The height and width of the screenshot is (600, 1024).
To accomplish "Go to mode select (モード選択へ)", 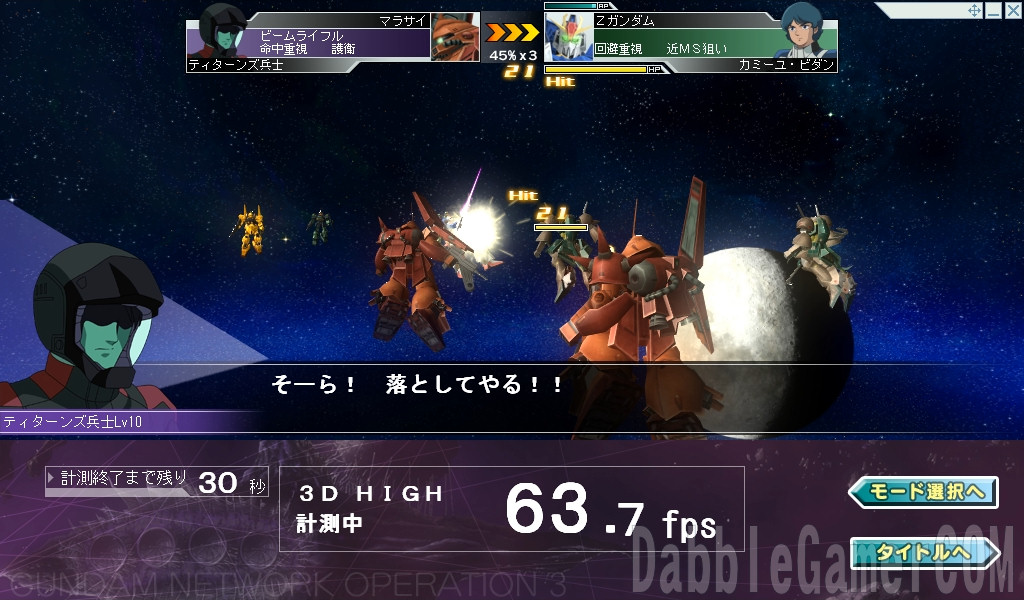I will 922,492.
